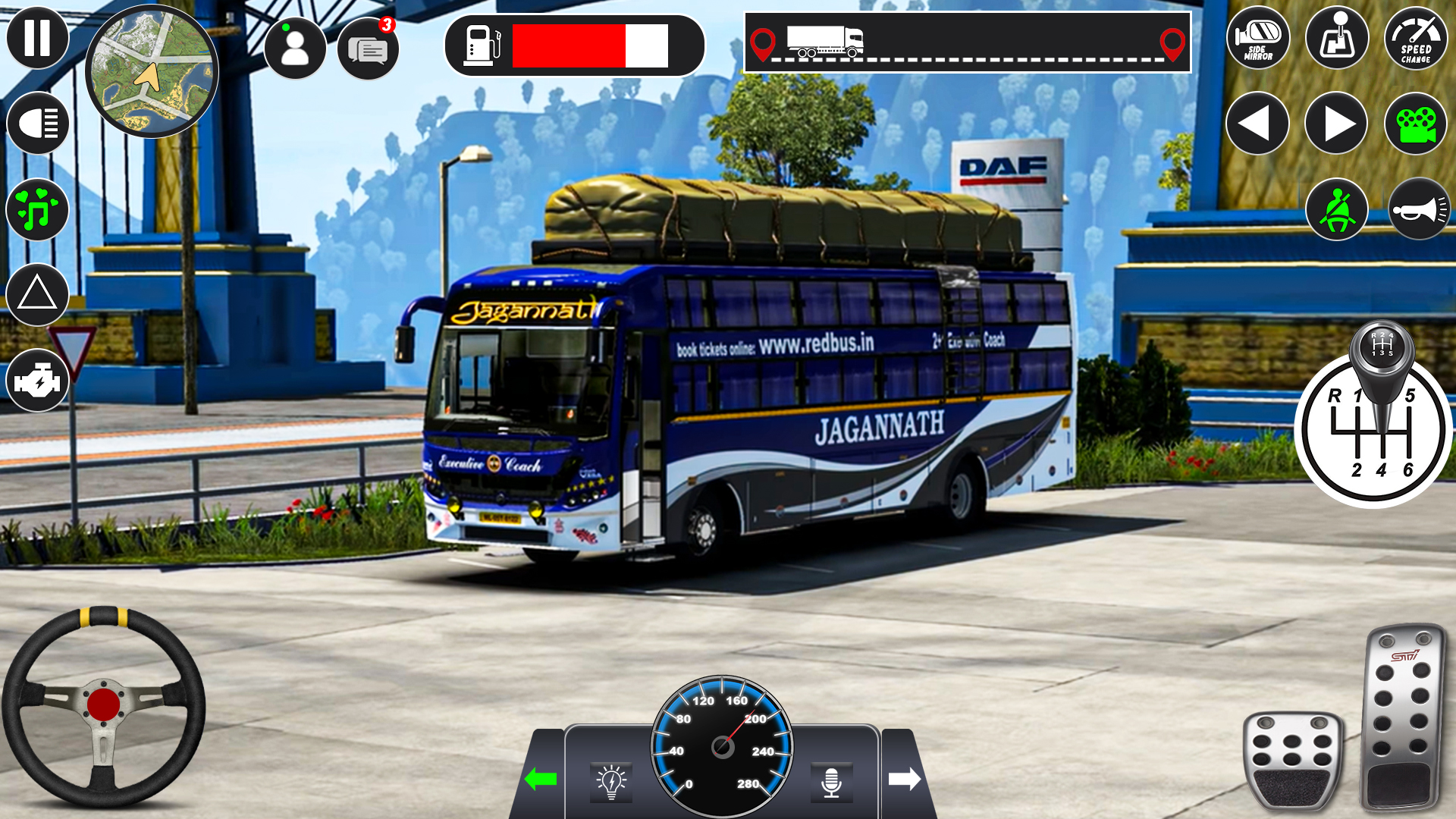Screen dimensions: 1456x819
Task: Toggle the Side Mirror view
Action: coord(1258,38)
